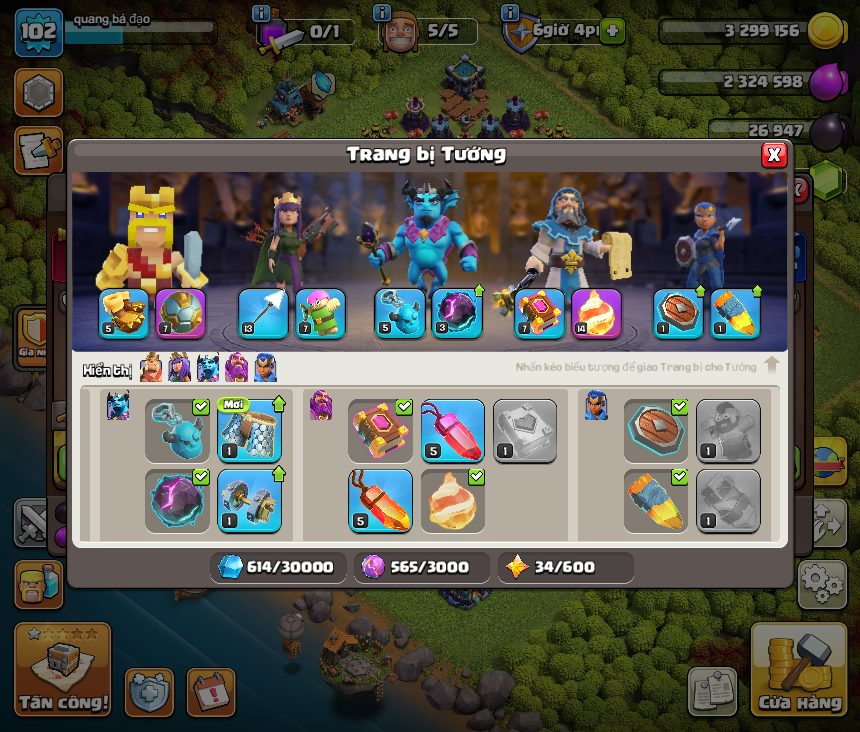Select the greyed-out tome equipment
Screen dimensions: 860x732
coord(524,431)
